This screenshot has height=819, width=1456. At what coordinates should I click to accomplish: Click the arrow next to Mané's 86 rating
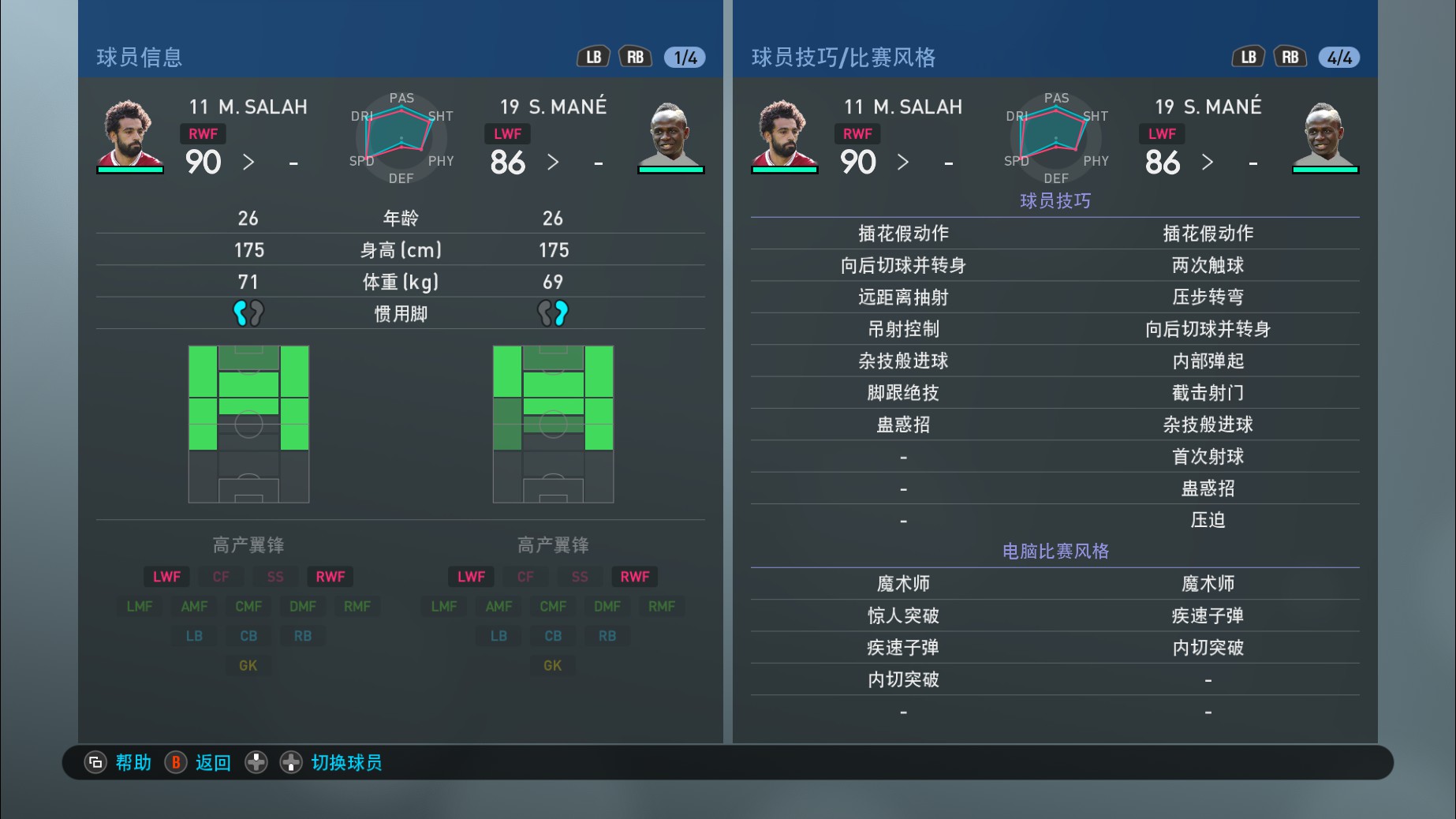(x=553, y=163)
